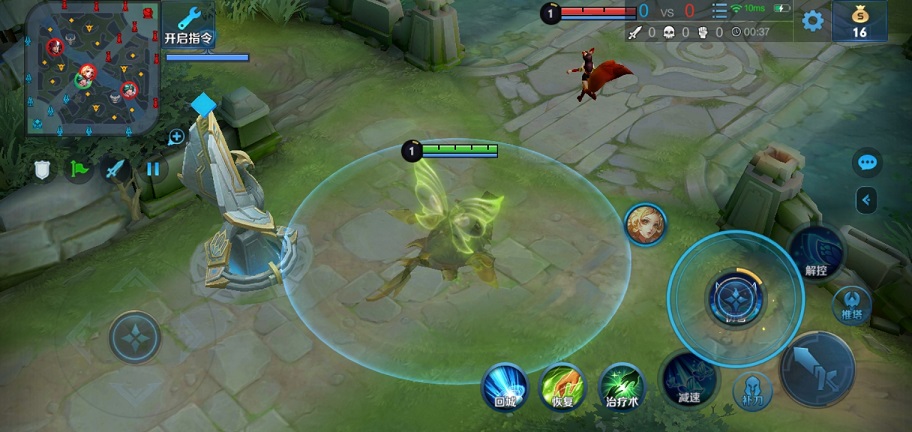Activate the 减速 slow skill
Viewport: 912px width, 432px height.
[x=688, y=379]
